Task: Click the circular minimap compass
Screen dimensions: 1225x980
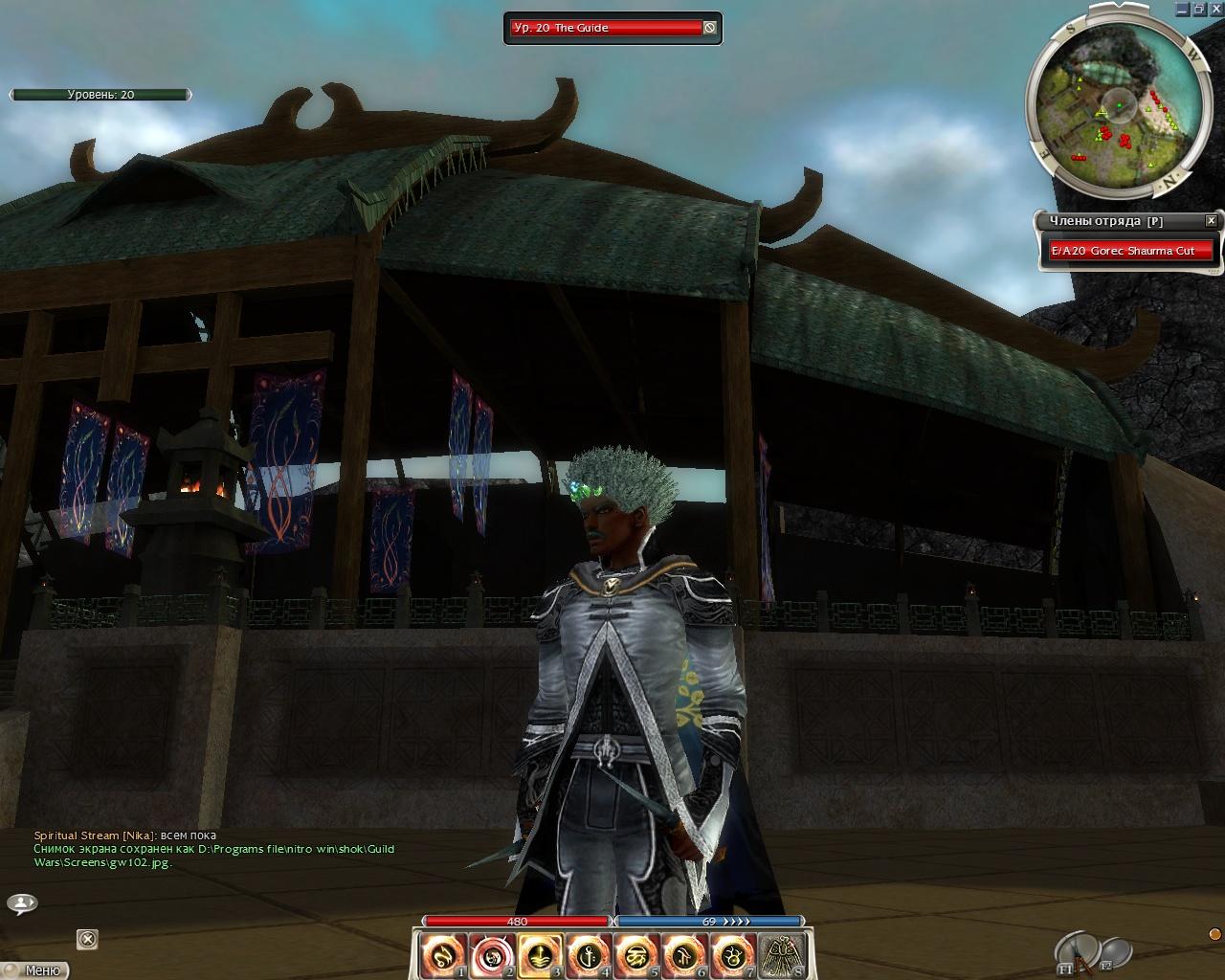Action: coord(1116,100)
